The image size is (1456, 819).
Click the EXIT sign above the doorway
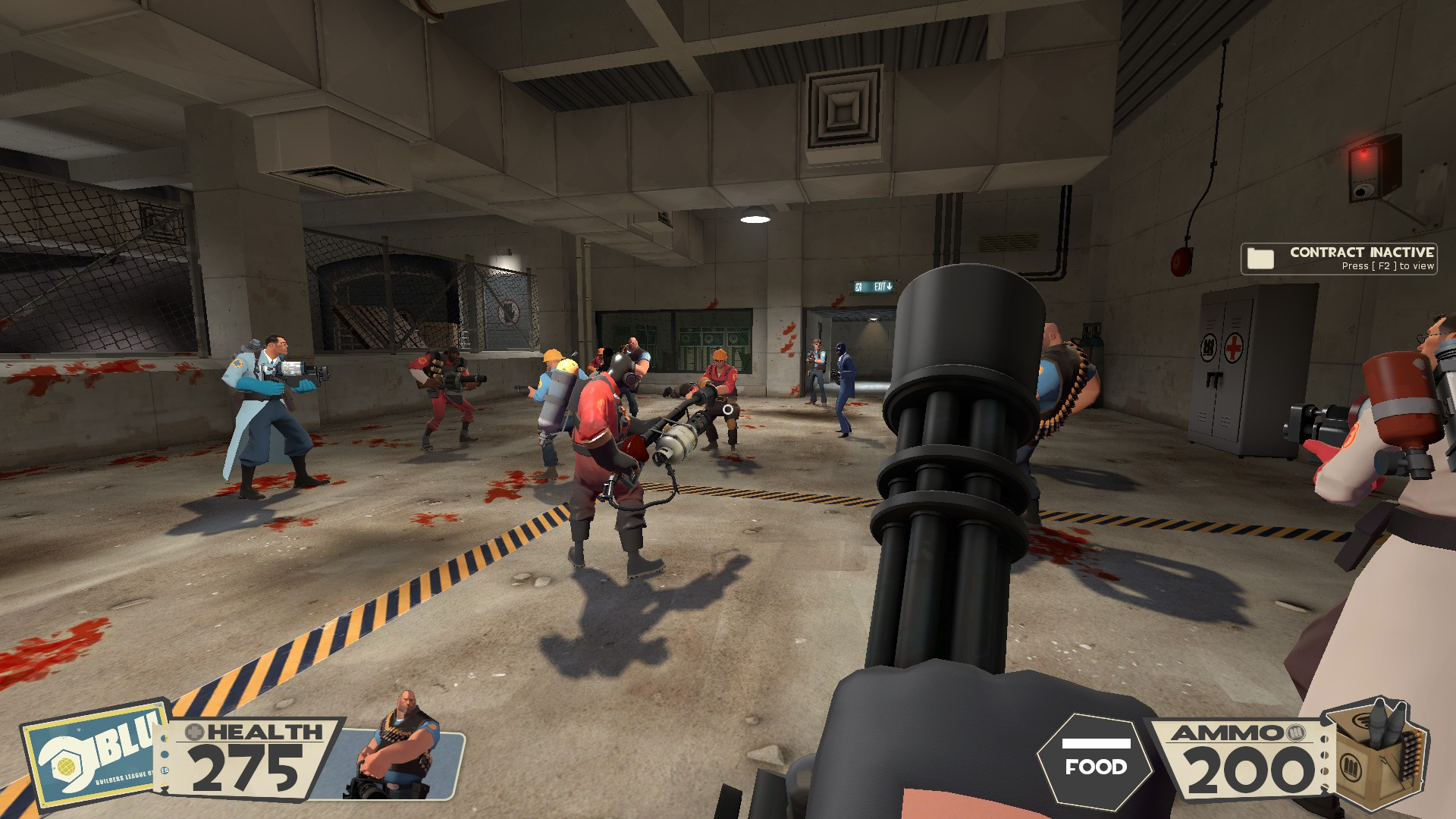(874, 288)
